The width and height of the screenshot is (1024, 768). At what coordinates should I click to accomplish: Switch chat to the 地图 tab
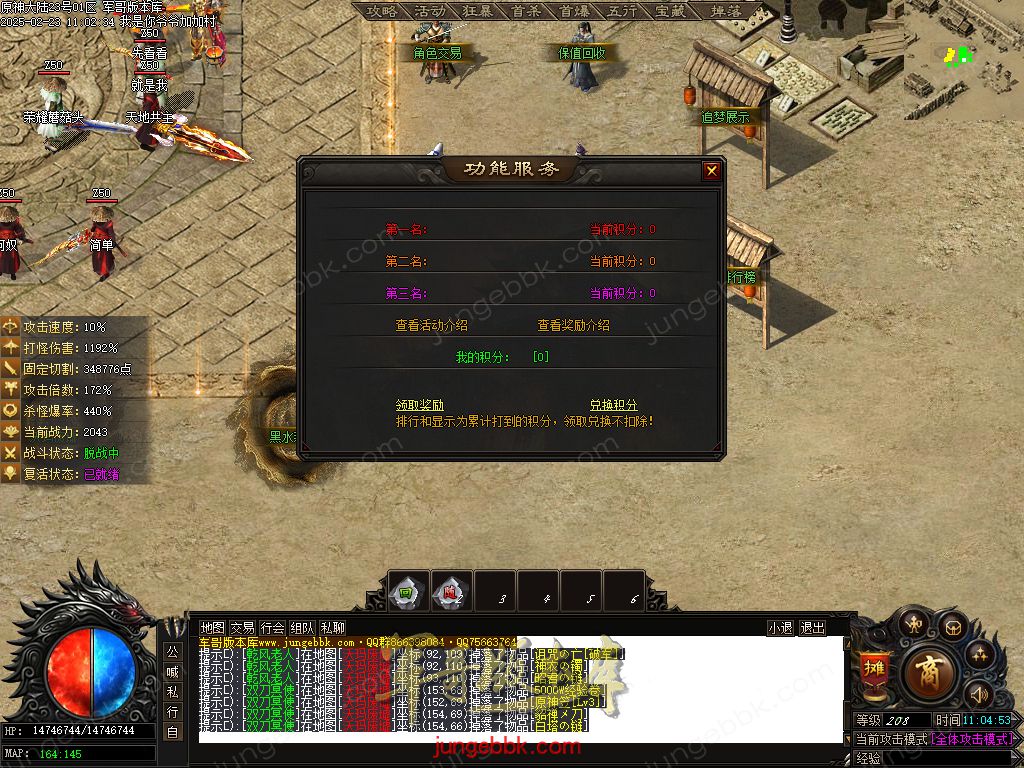click(213, 628)
